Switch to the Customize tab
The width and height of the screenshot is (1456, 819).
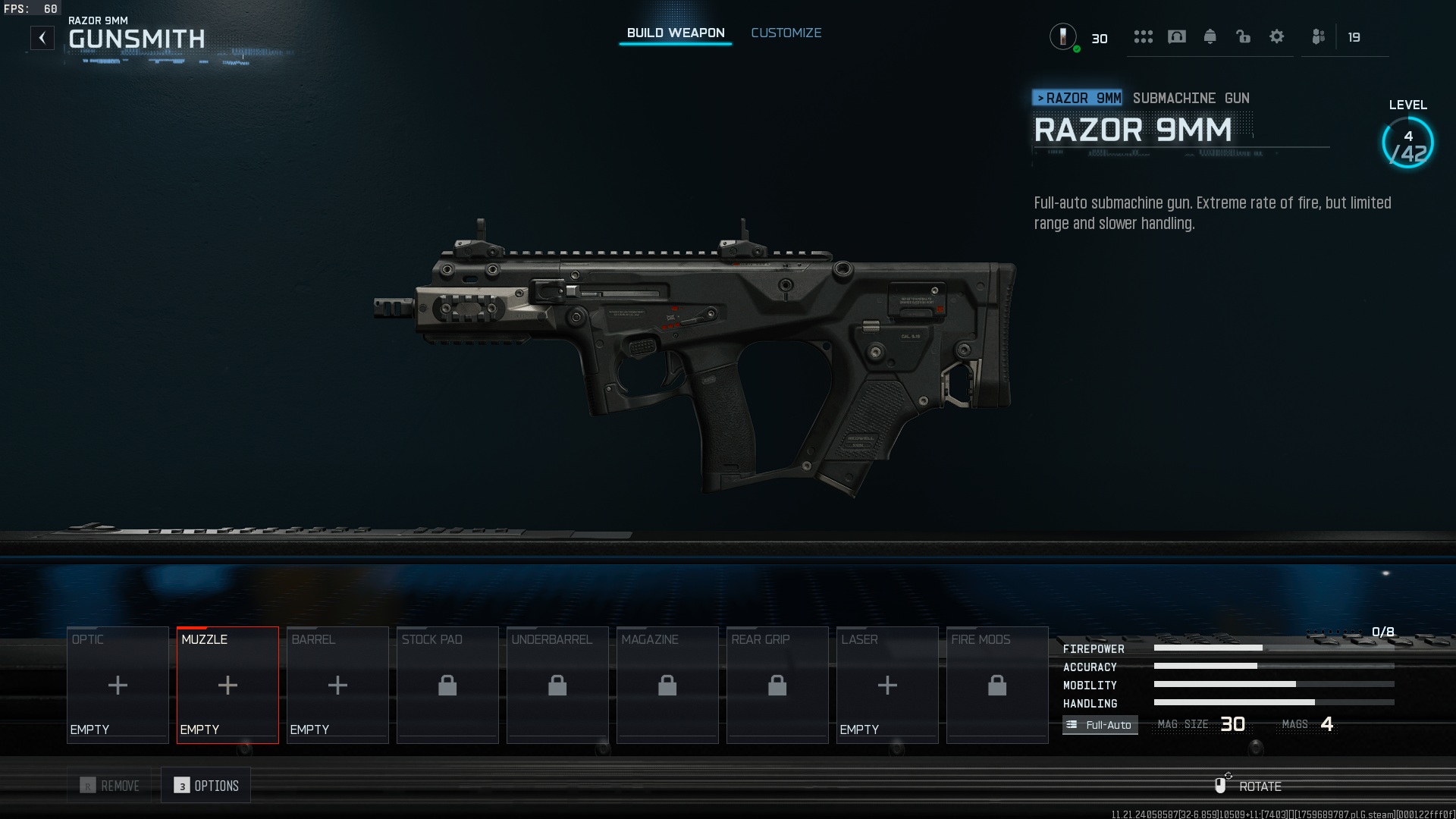(x=786, y=33)
